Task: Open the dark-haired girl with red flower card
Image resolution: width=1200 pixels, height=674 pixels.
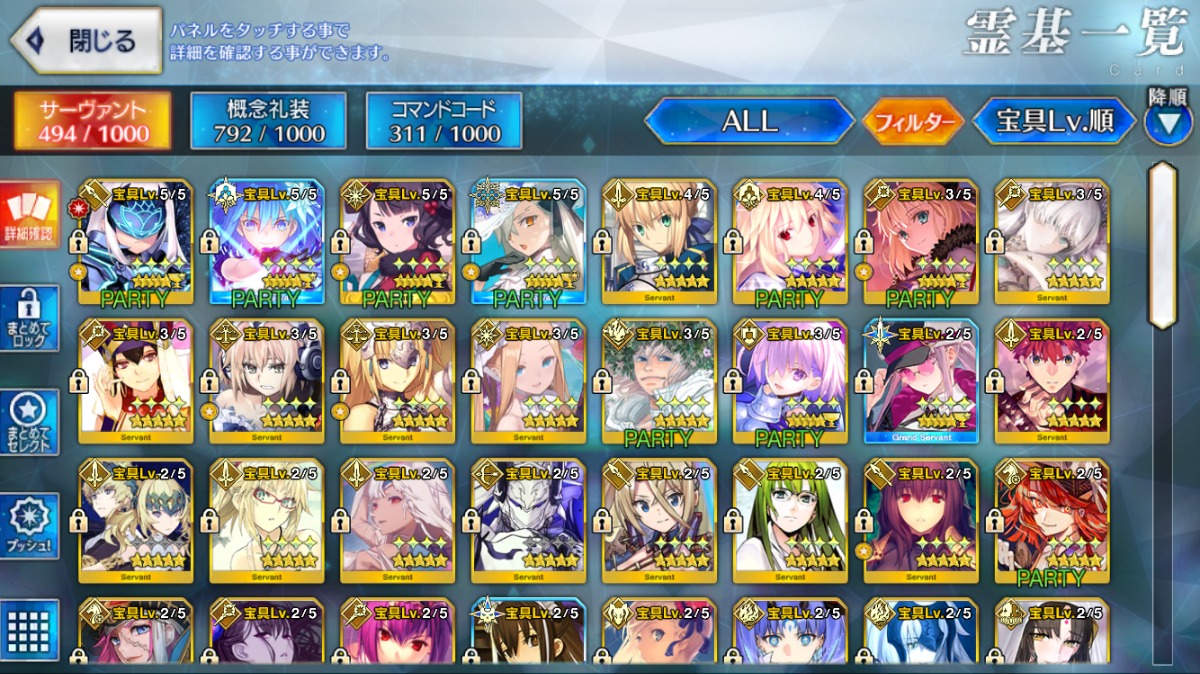Action: (397, 241)
